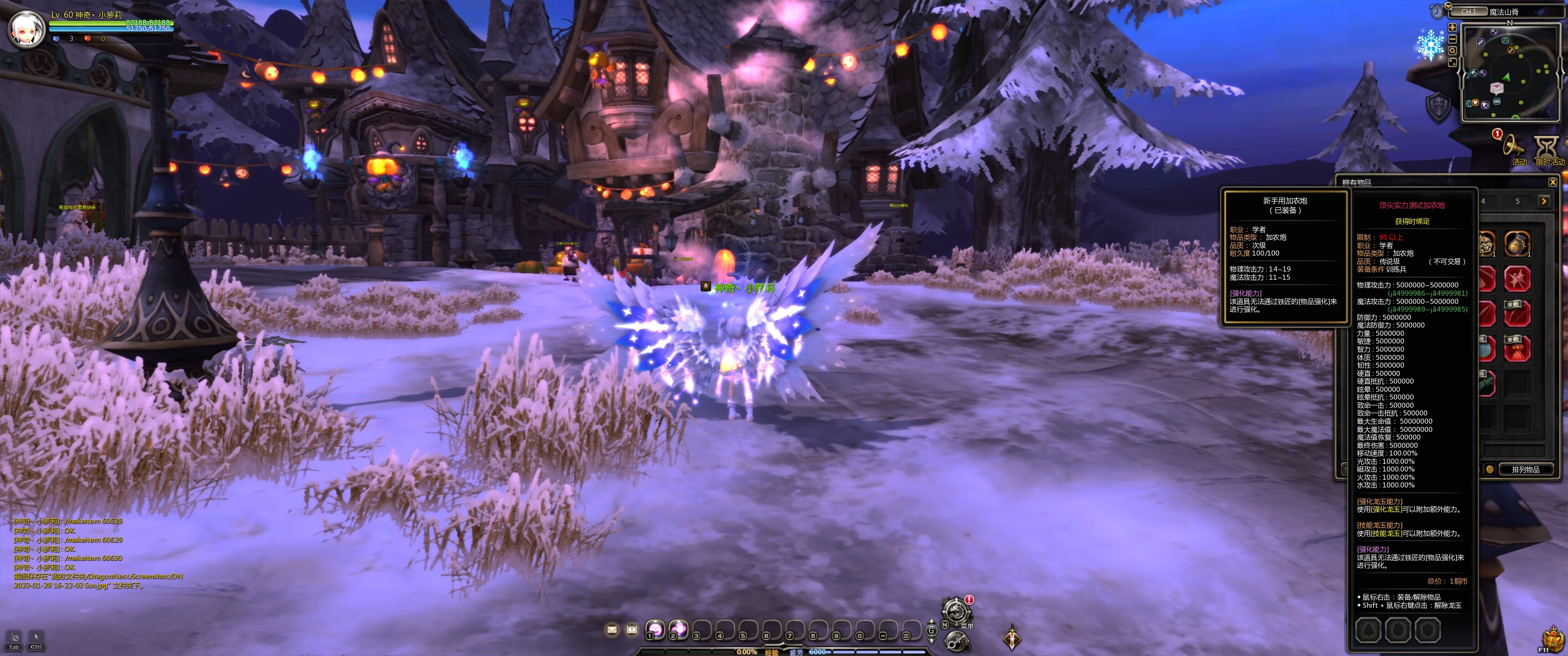Open the minimap magnifier search button
The width and height of the screenshot is (1568, 656).
point(1452,51)
